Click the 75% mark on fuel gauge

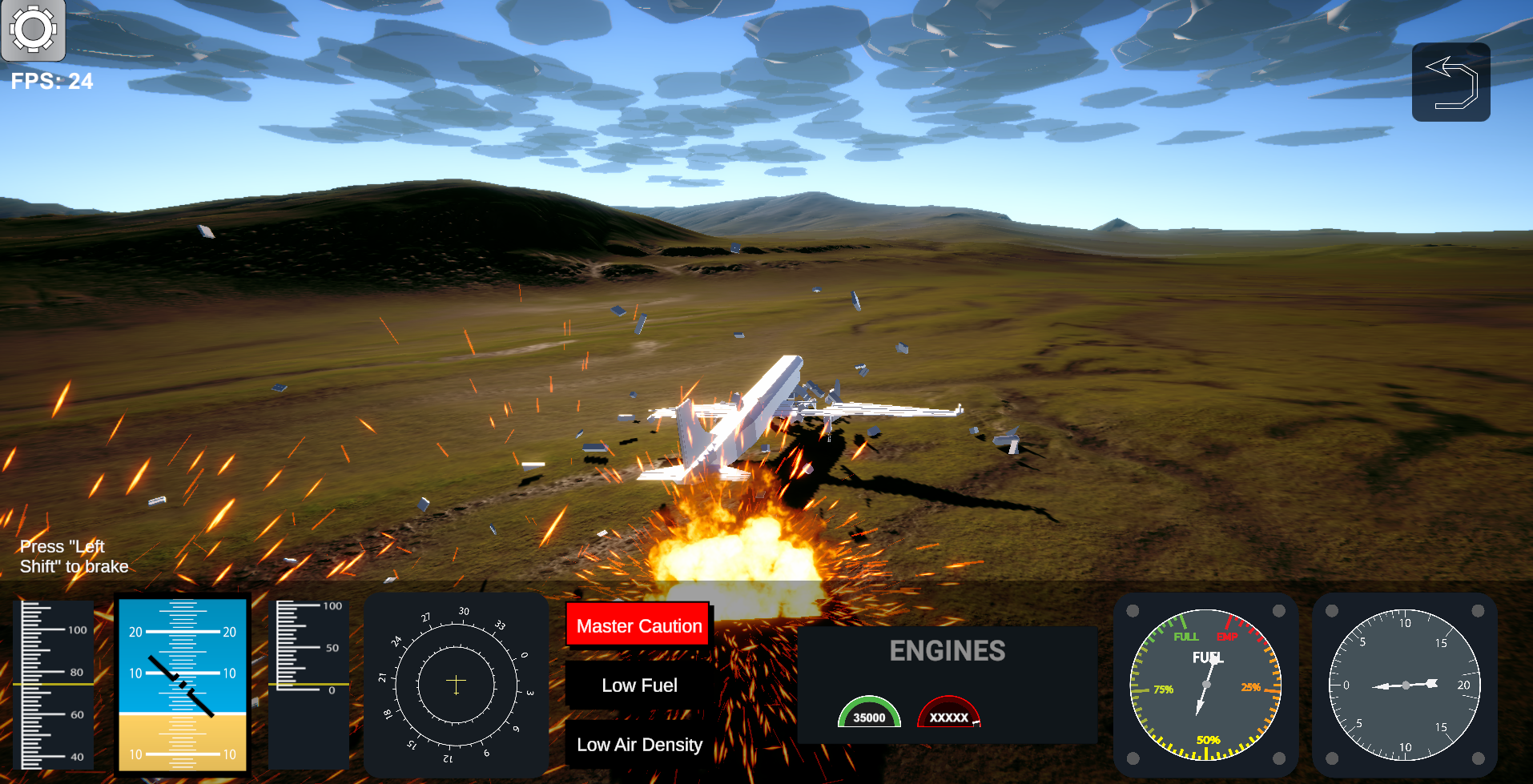(1163, 687)
